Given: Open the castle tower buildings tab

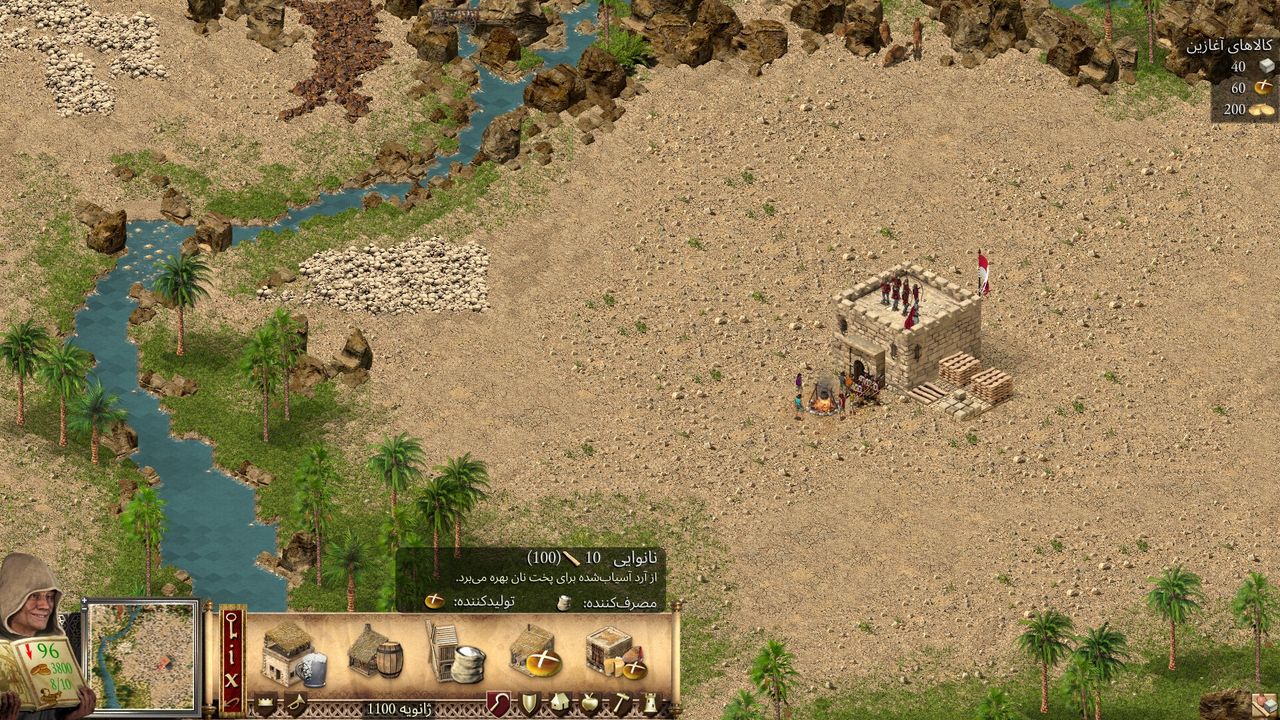Looking at the screenshot, I should pos(650,704).
